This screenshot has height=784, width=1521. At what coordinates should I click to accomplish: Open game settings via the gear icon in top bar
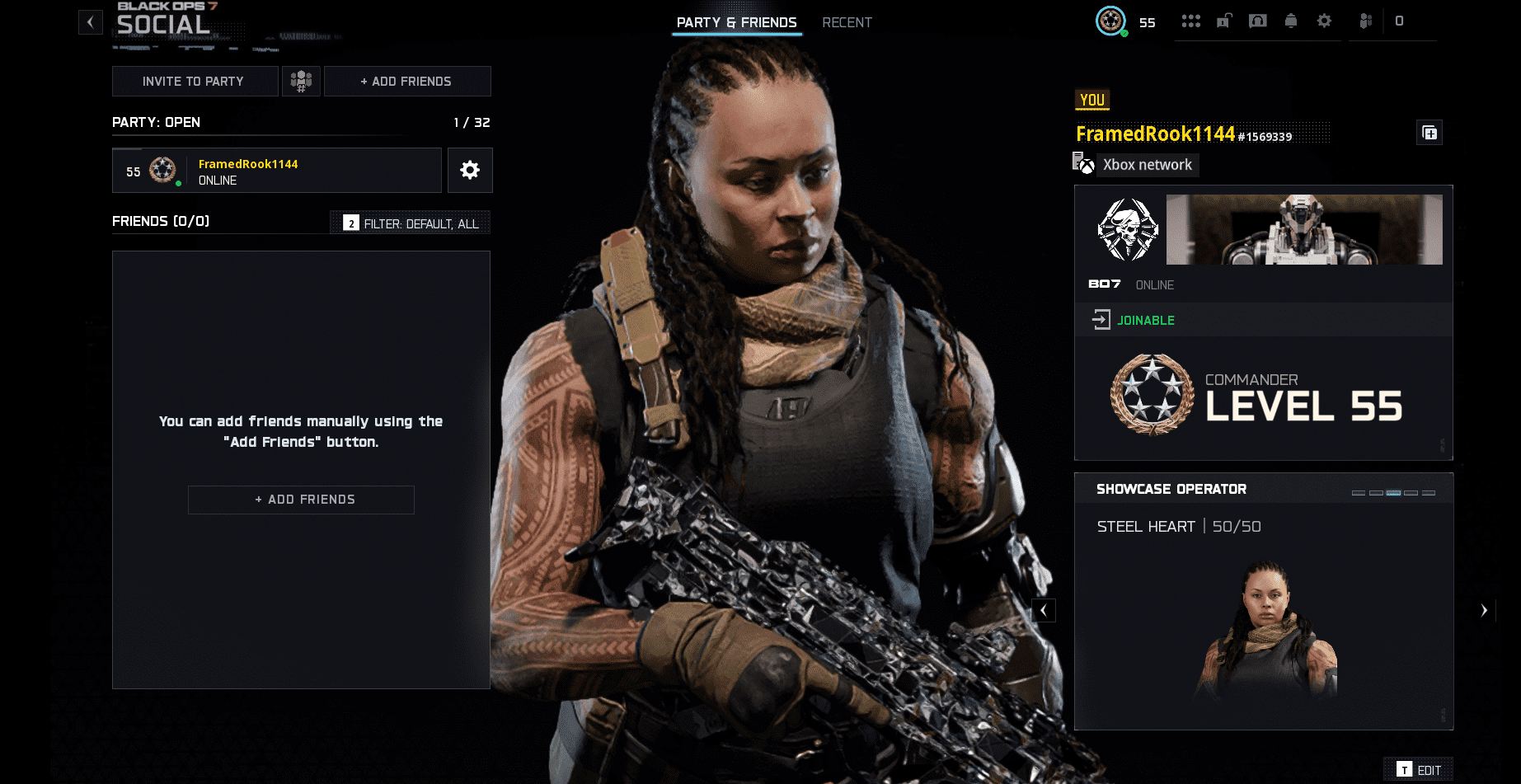click(x=1323, y=21)
